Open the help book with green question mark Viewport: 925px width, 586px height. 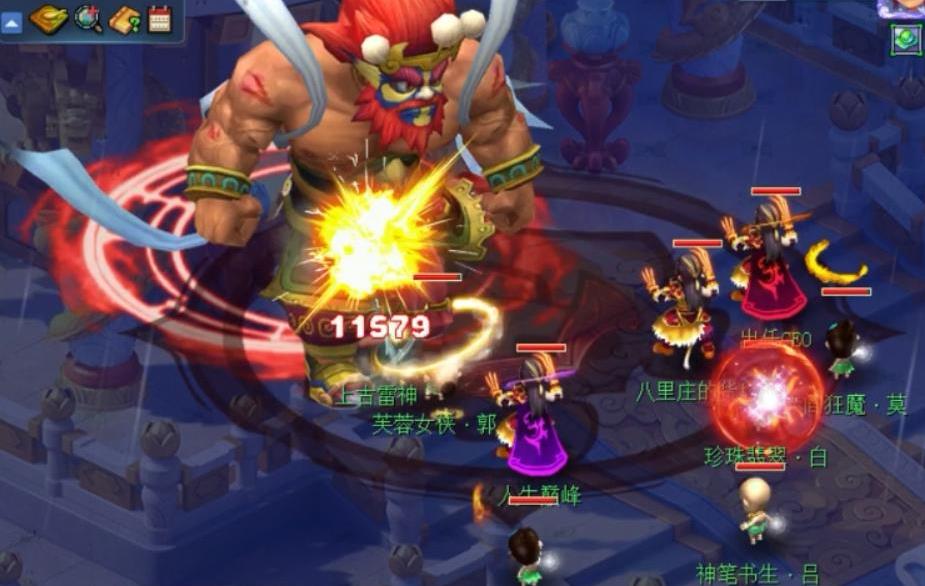pos(125,19)
